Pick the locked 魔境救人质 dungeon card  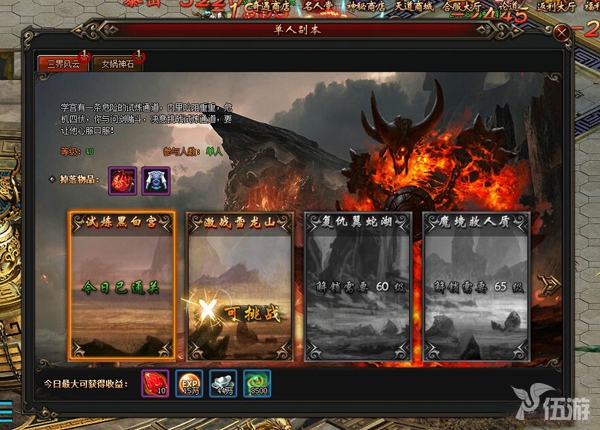(475, 284)
